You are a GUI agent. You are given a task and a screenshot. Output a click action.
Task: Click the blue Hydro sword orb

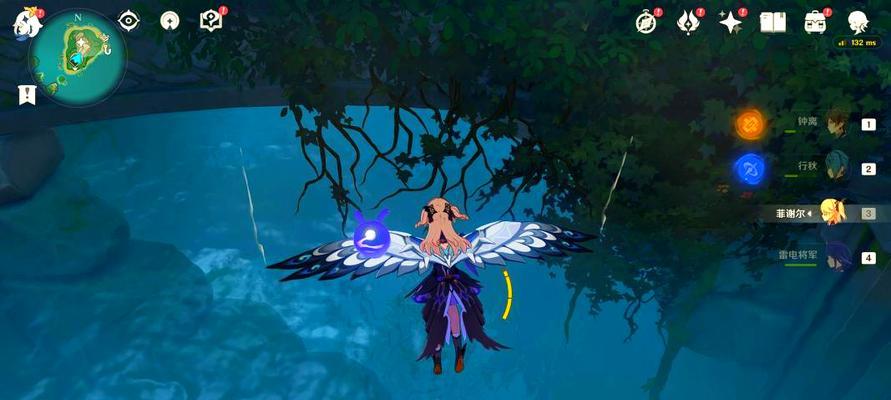tap(750, 168)
